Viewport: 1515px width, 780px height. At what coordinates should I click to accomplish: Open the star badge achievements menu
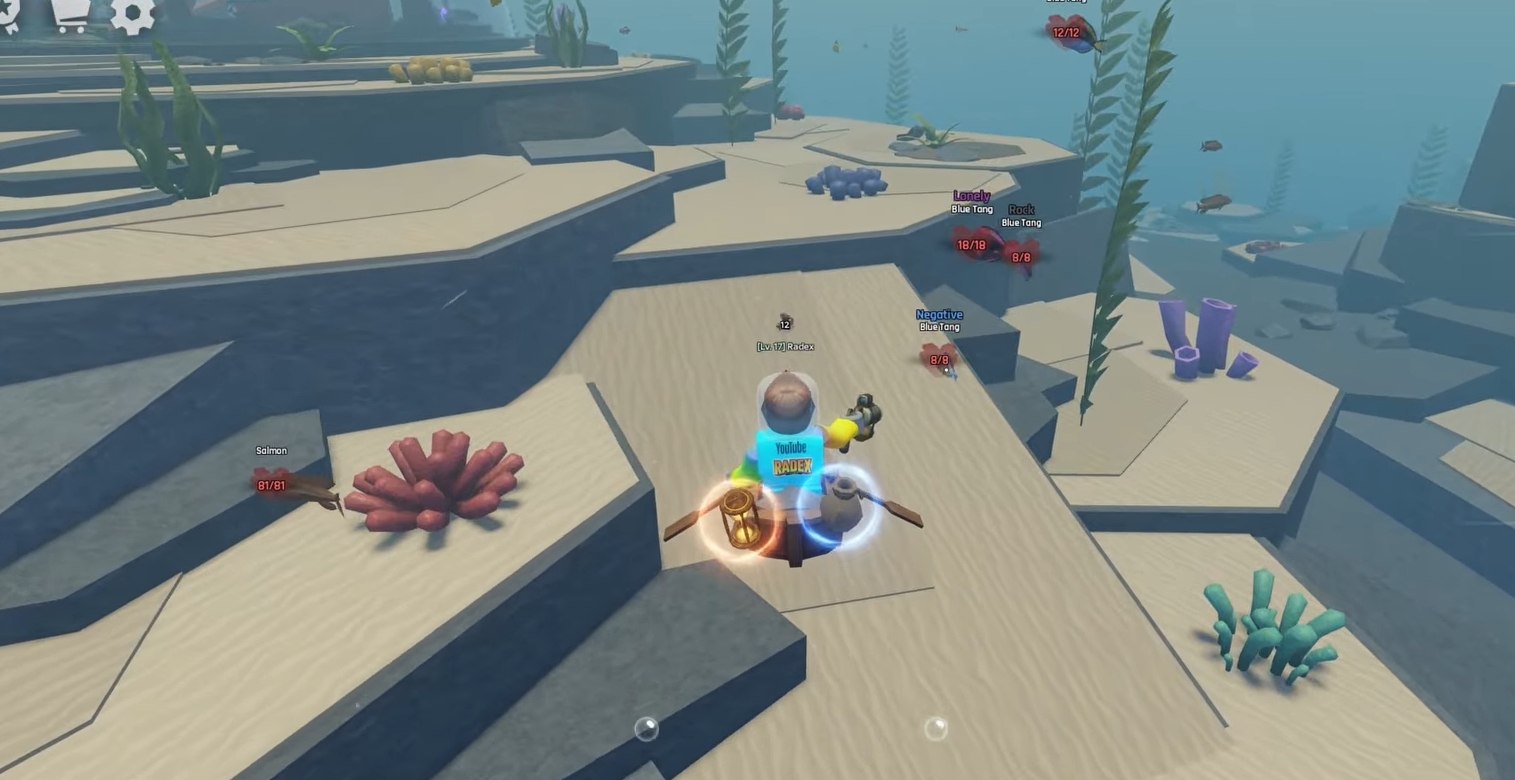(9, 14)
